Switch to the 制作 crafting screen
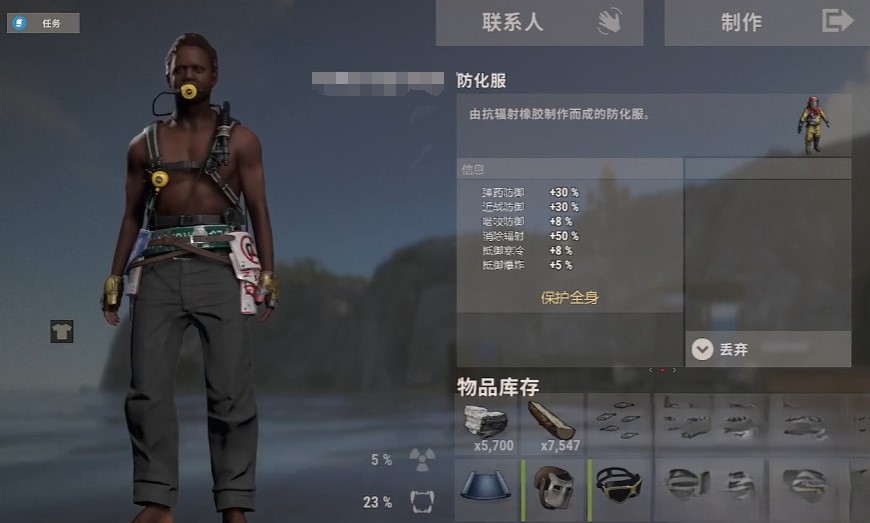Screen dimensions: 870x523 click(766, 22)
